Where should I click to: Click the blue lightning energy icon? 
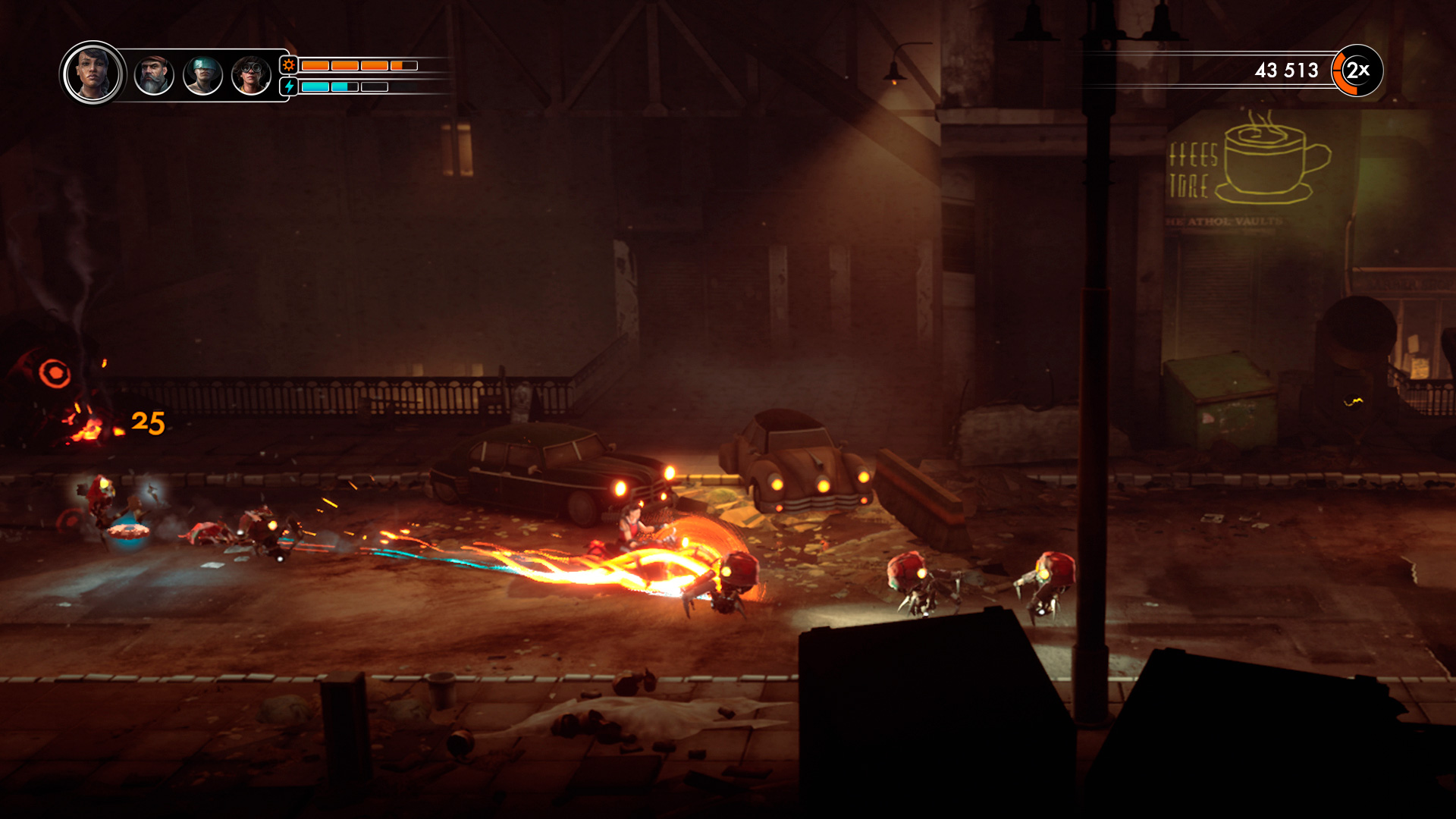[x=288, y=88]
